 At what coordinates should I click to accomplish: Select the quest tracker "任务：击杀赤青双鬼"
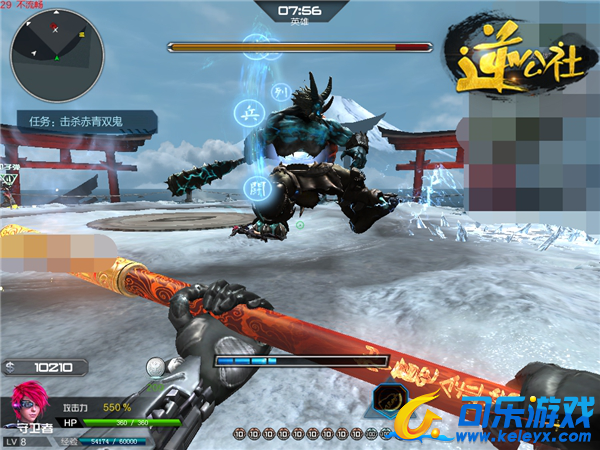point(85,123)
